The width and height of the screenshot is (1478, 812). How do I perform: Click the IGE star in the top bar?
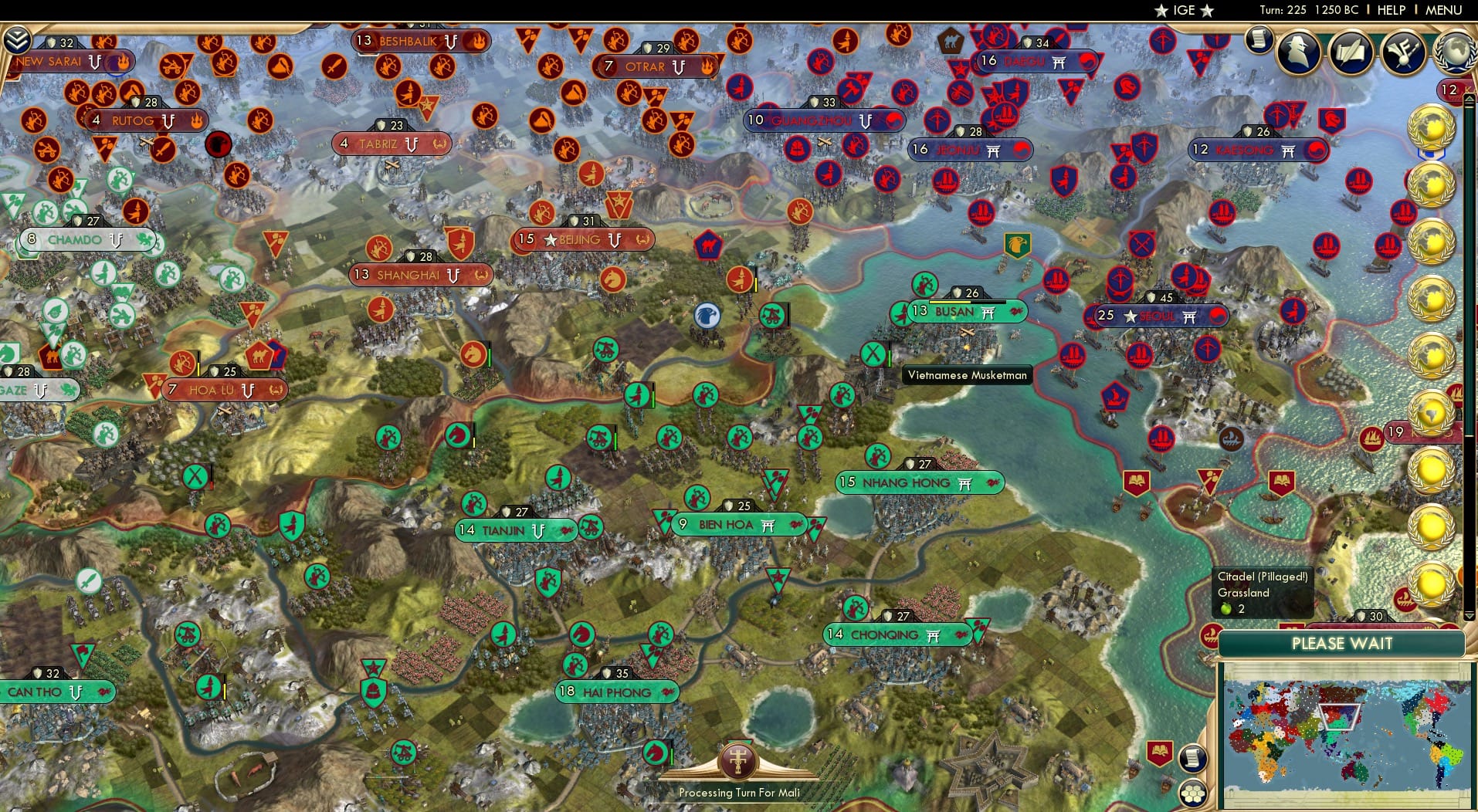1164,10
